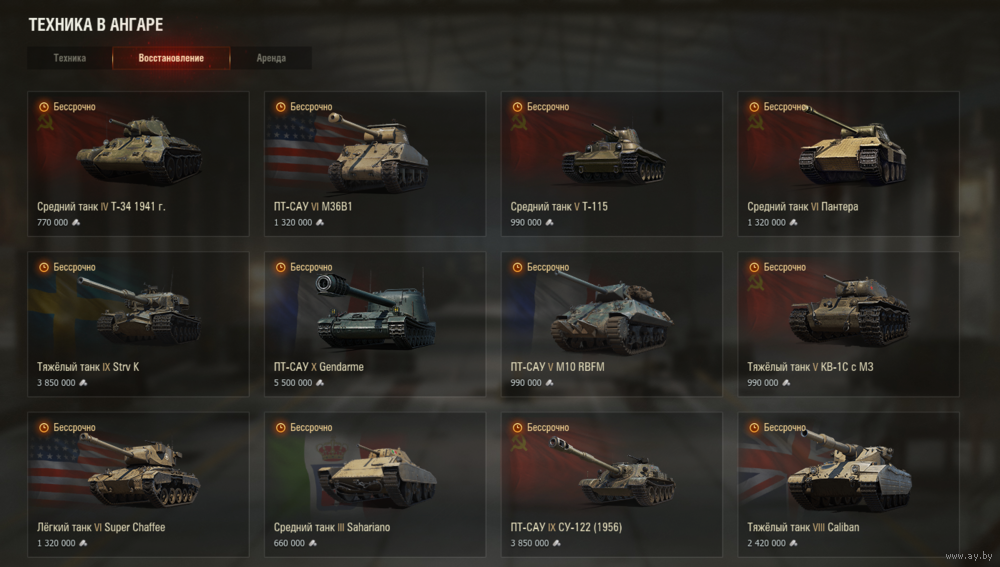The height and width of the screenshot is (567, 1000).
Task: Pick the Caliban heavy tank card
Action: (849, 484)
